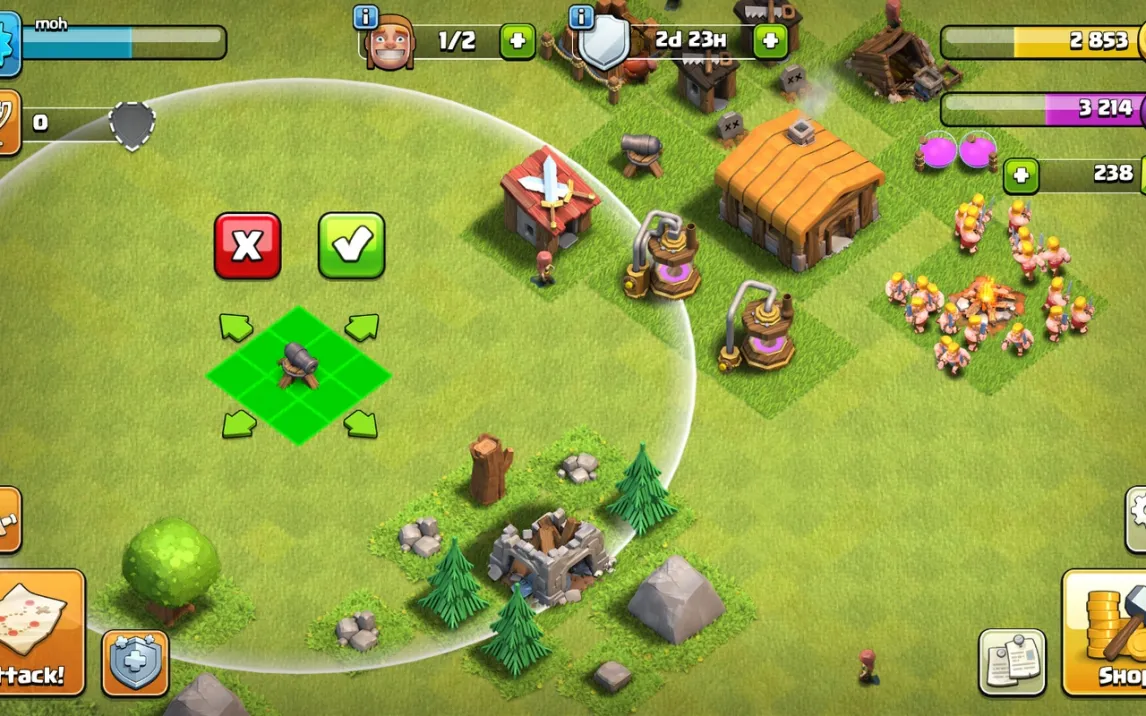Open the blue shield plus button
Image resolution: width=1146 pixels, height=716 pixels.
135,663
